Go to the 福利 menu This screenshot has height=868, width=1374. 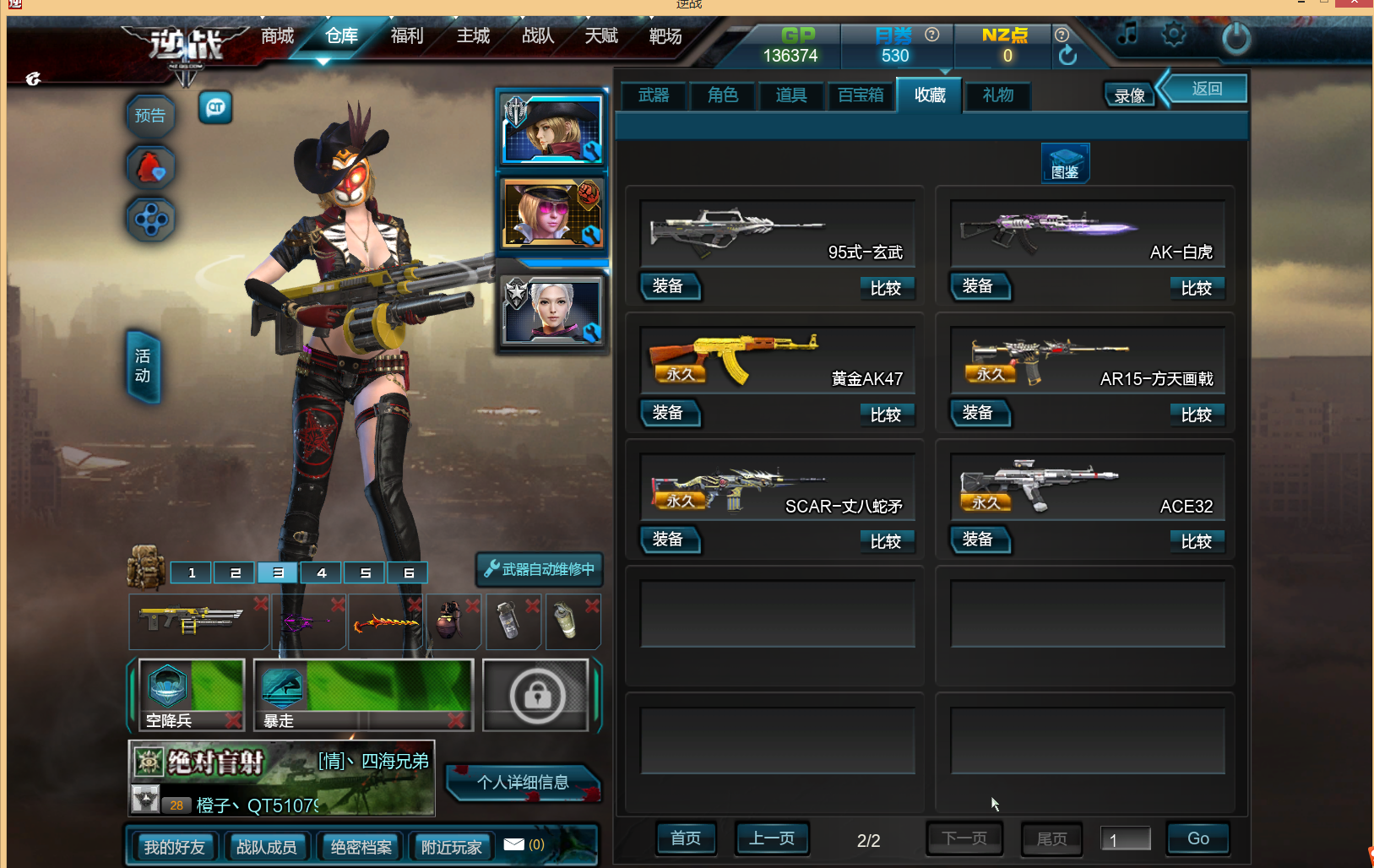pos(407,36)
